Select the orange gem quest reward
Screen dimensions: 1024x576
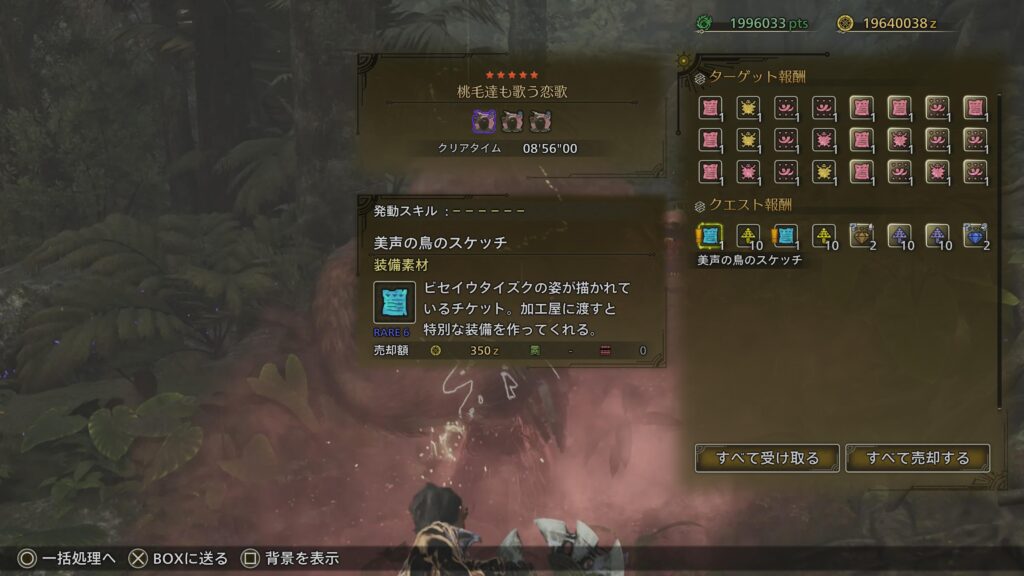tap(861, 236)
